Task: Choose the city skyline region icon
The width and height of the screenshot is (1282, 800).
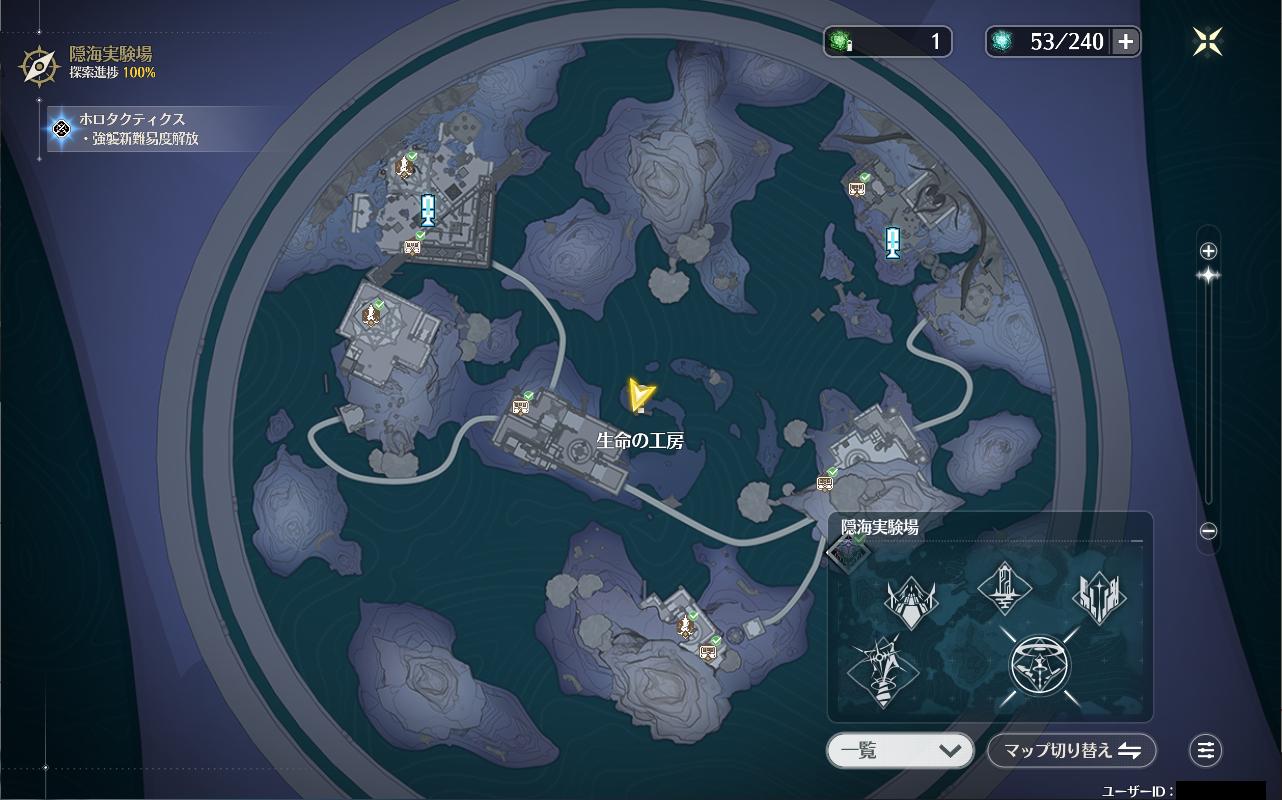Action: (1098, 598)
